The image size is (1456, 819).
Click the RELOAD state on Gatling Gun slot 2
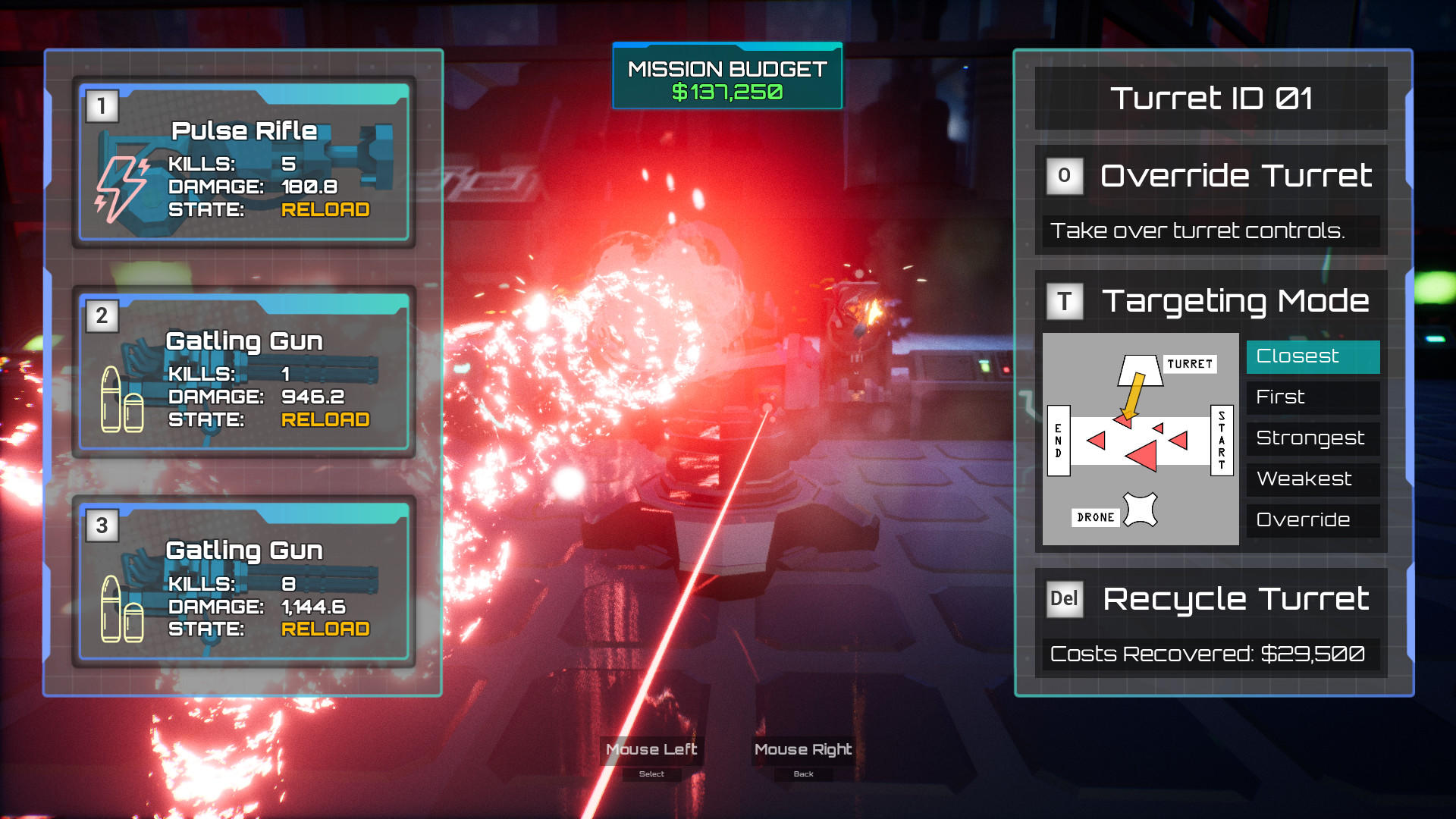(325, 419)
